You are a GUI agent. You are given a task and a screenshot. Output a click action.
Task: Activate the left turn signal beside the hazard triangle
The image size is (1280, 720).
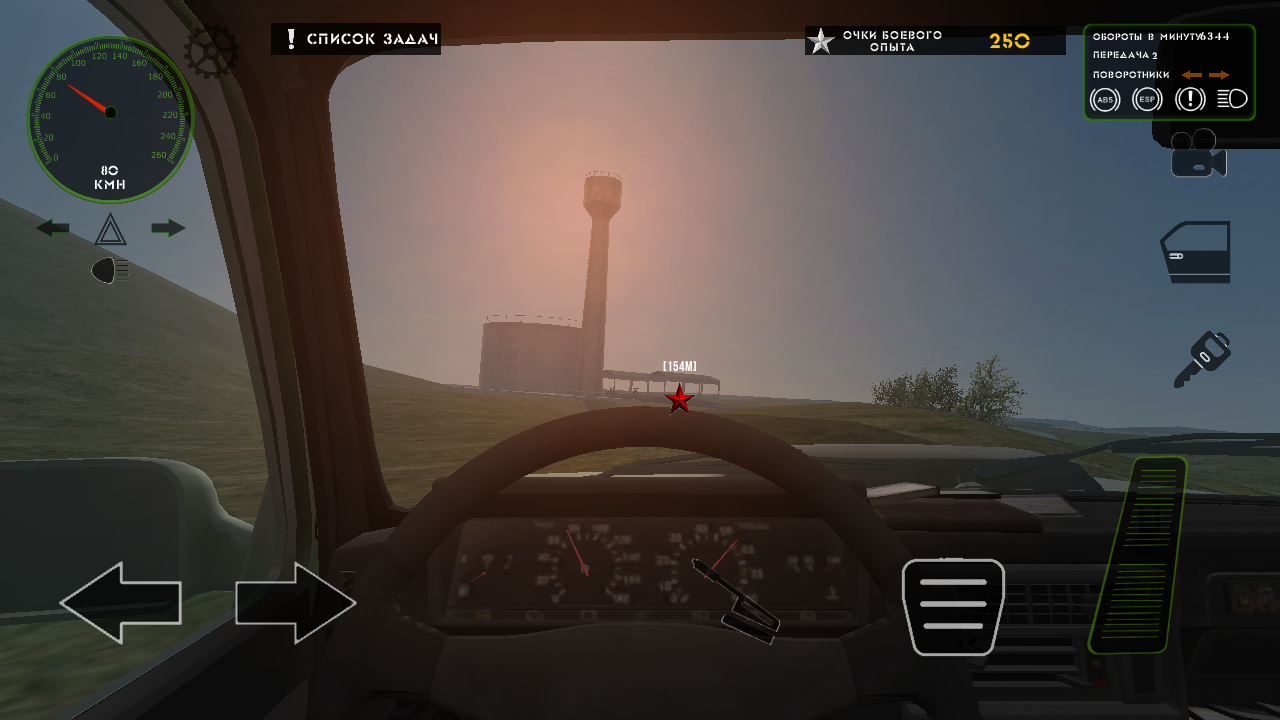tap(53, 228)
